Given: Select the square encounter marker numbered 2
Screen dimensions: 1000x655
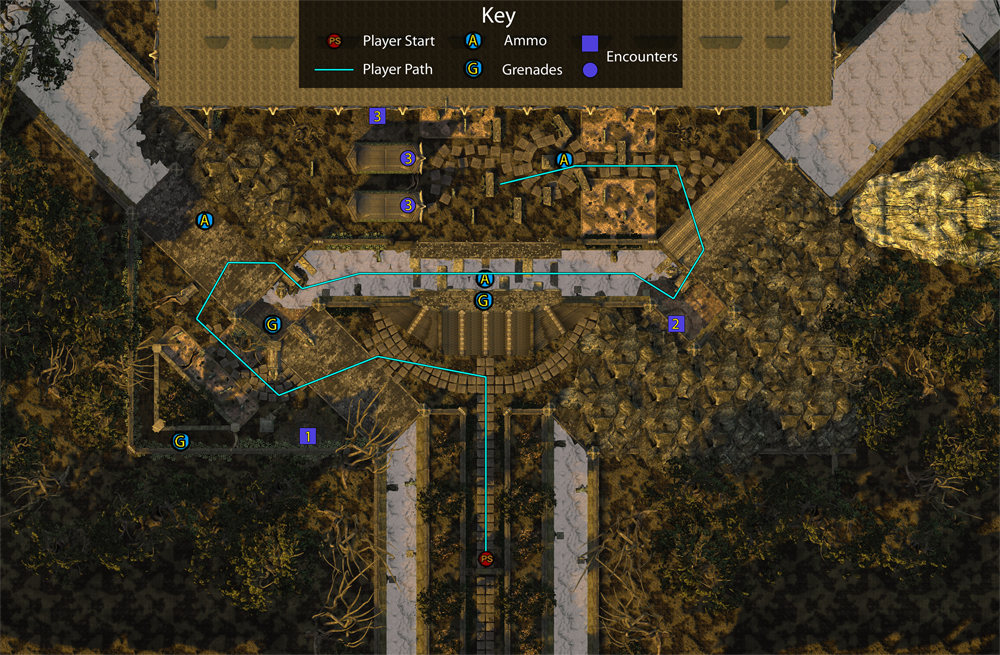Looking at the screenshot, I should pyautogui.click(x=676, y=323).
